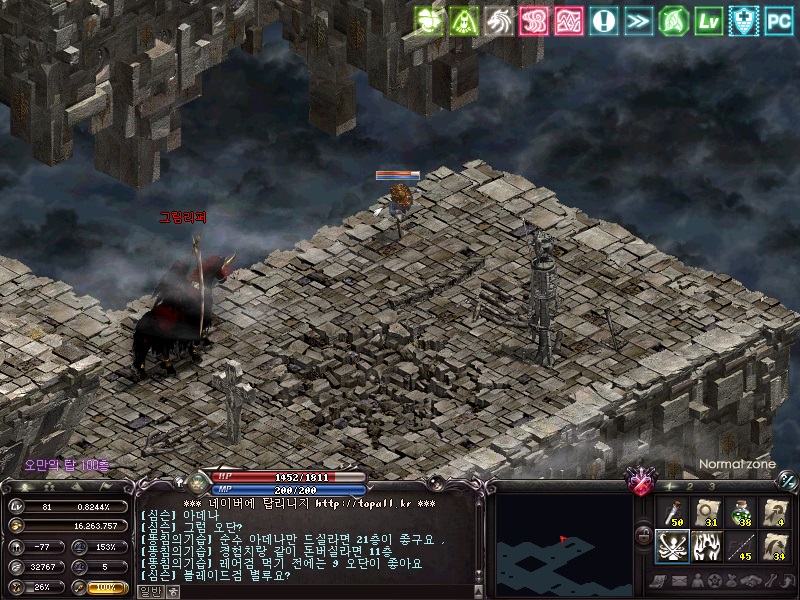Click the blue shield cross icon
The image size is (800, 600).
(744, 19)
